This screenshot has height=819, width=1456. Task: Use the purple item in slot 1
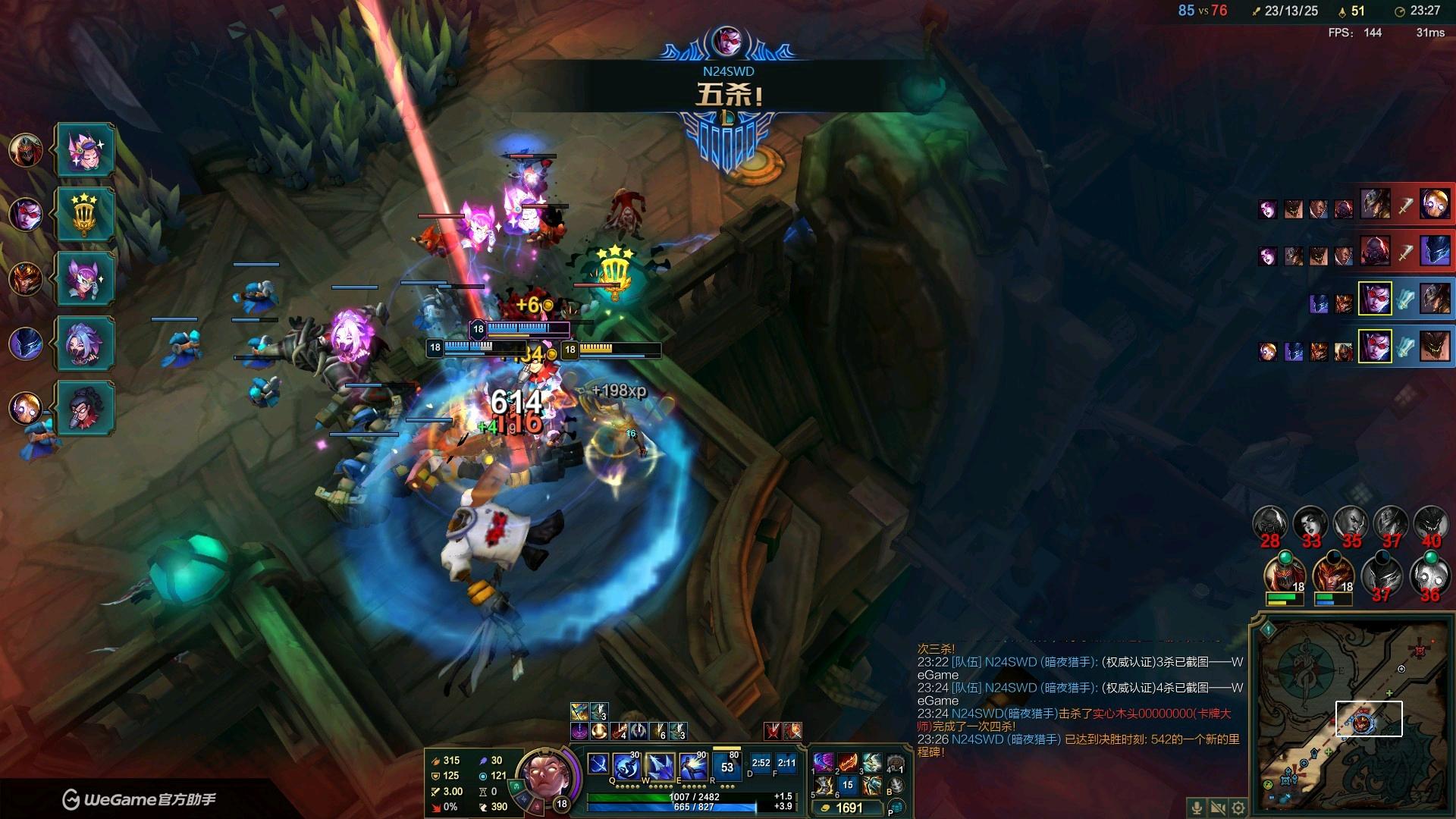[824, 762]
